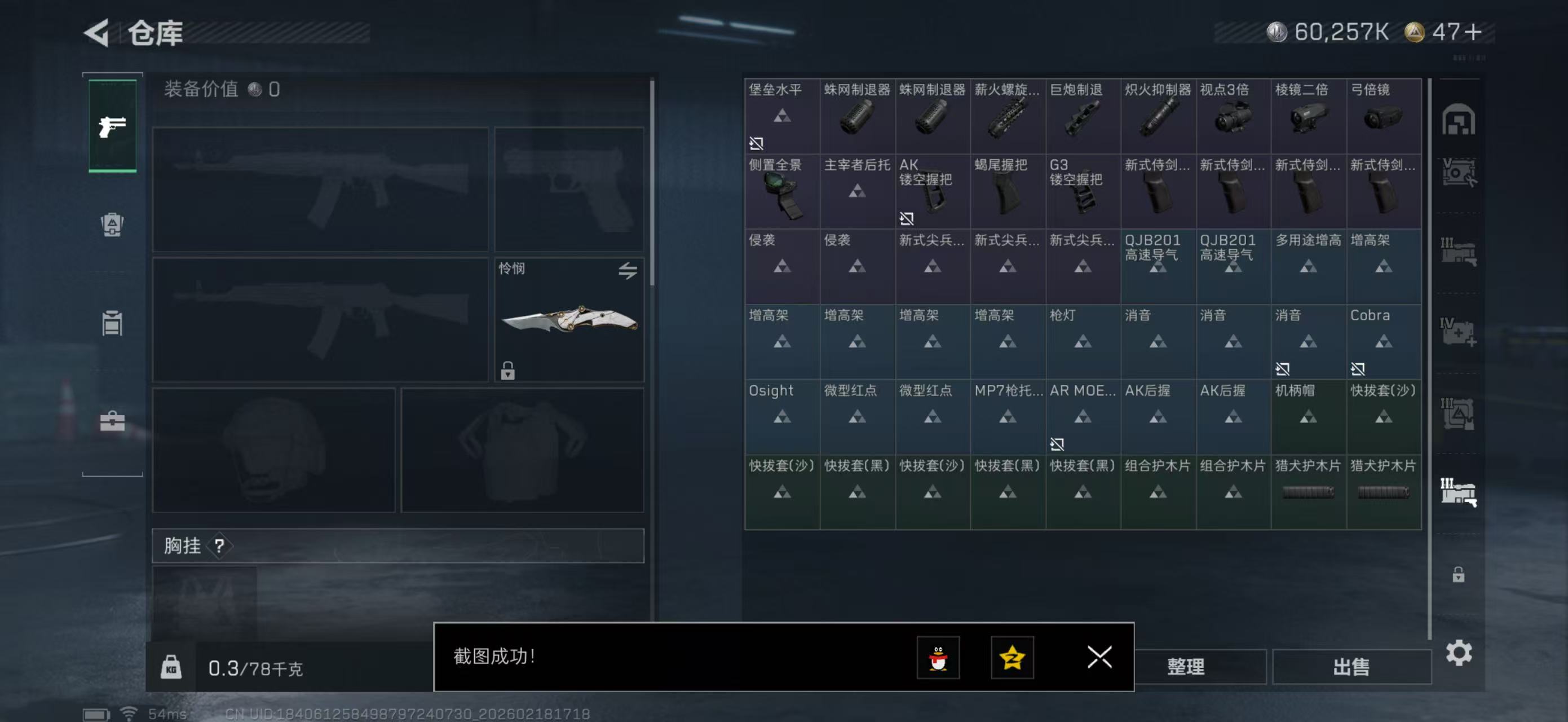Close the 截图成功 notification

pyautogui.click(x=1099, y=658)
